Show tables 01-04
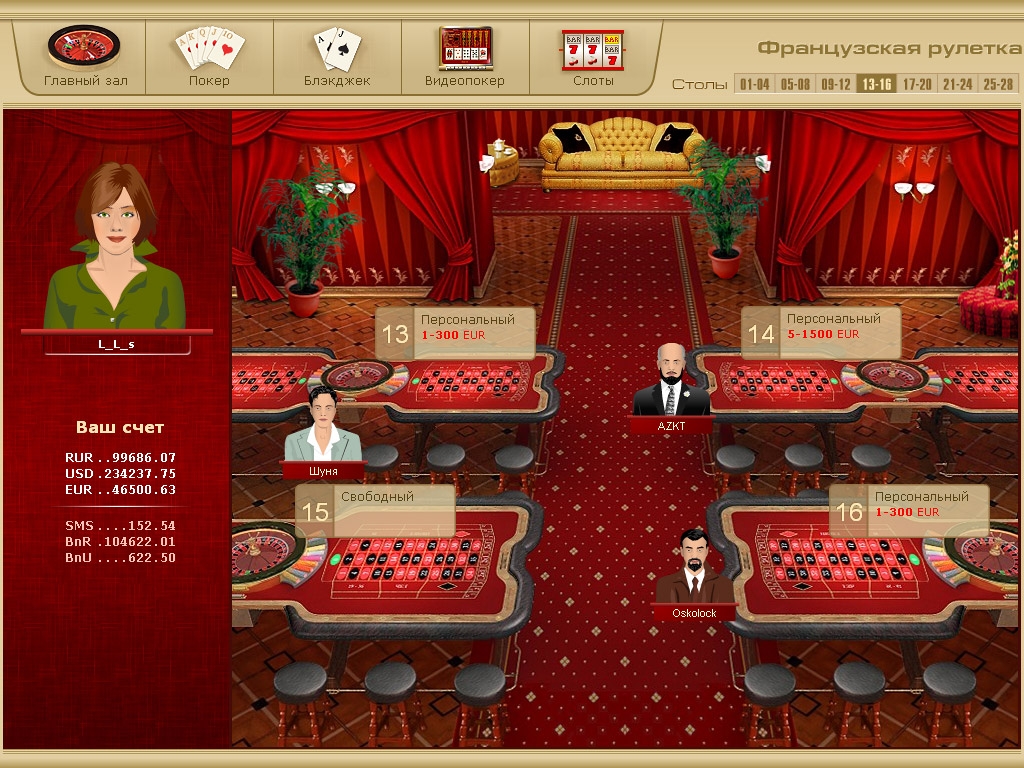 click(x=754, y=84)
